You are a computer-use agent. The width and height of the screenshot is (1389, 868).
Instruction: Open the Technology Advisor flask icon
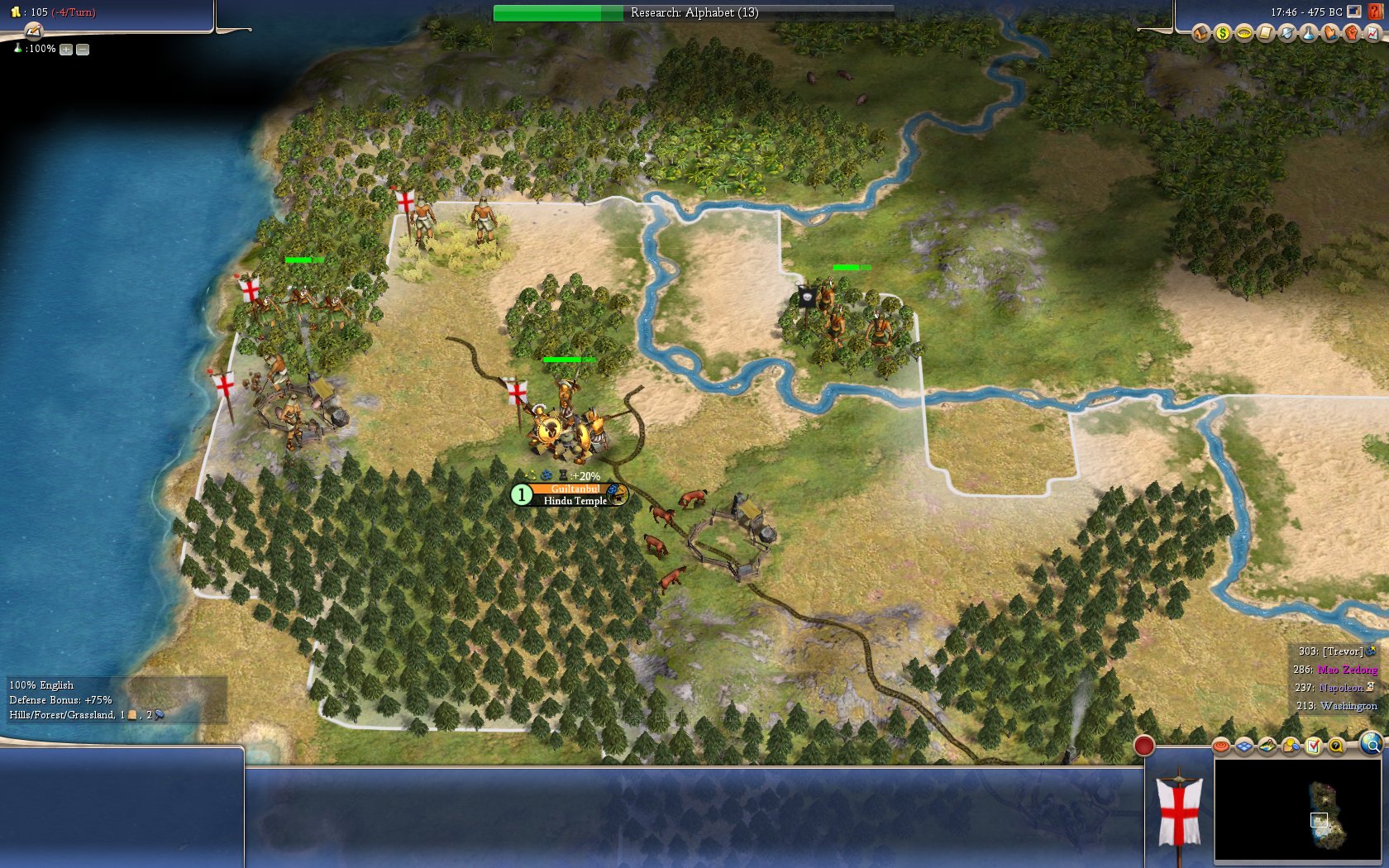[1308, 33]
